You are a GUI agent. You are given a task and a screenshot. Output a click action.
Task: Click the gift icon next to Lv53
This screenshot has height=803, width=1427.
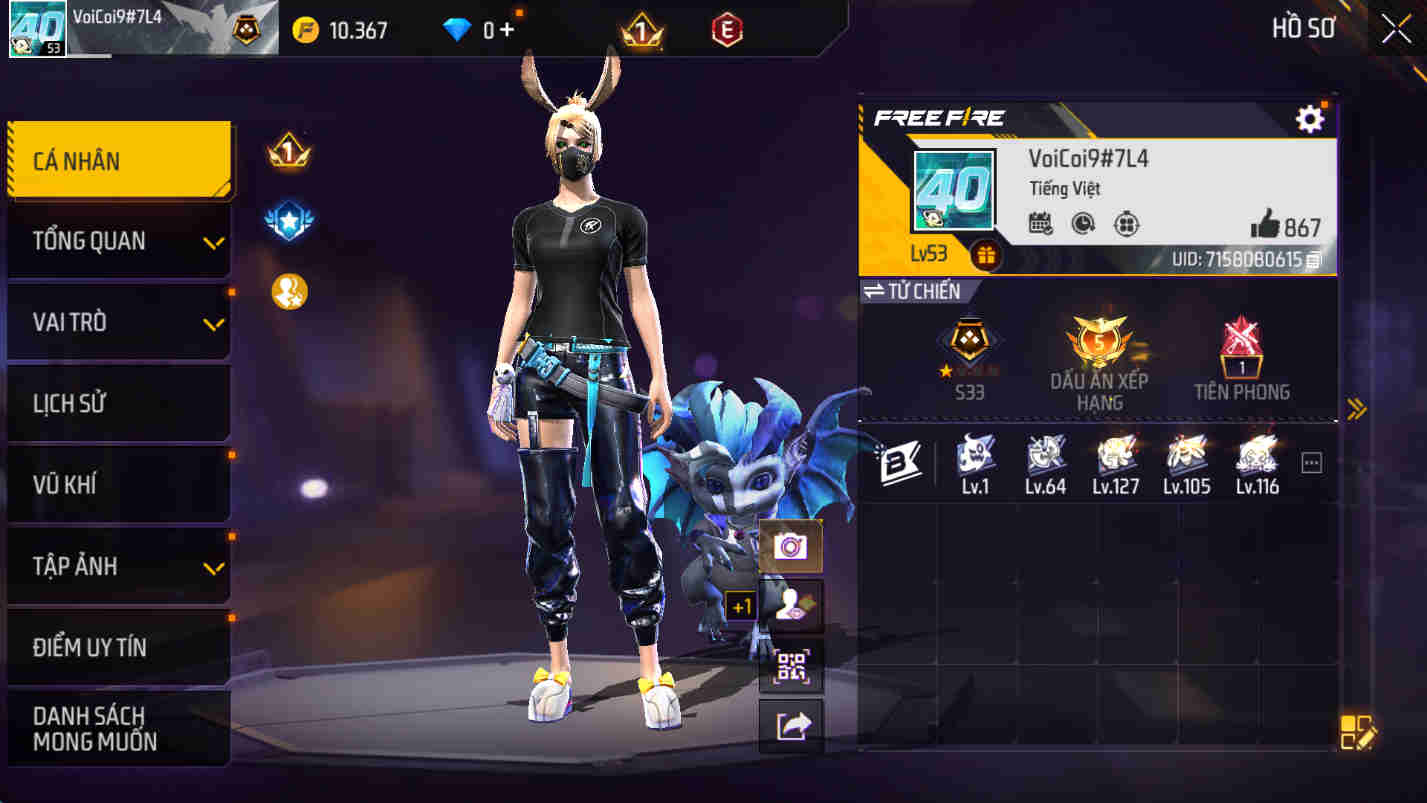[986, 255]
